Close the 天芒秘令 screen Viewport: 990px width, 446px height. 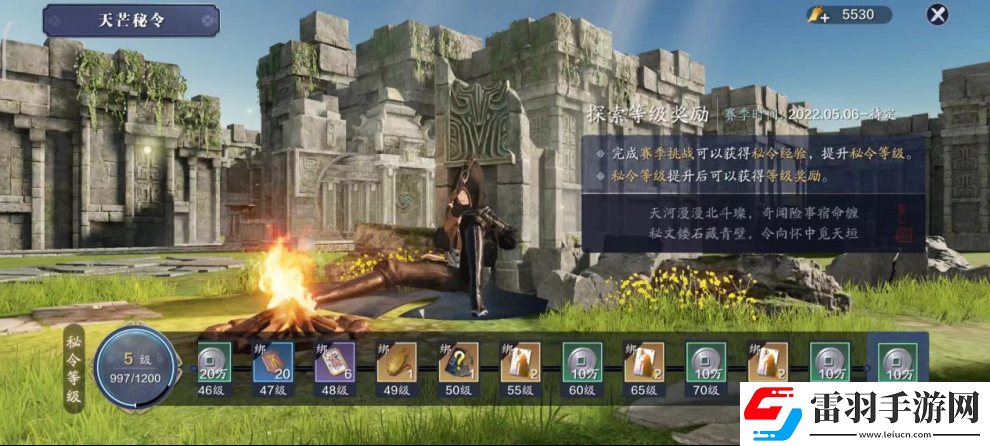click(937, 14)
